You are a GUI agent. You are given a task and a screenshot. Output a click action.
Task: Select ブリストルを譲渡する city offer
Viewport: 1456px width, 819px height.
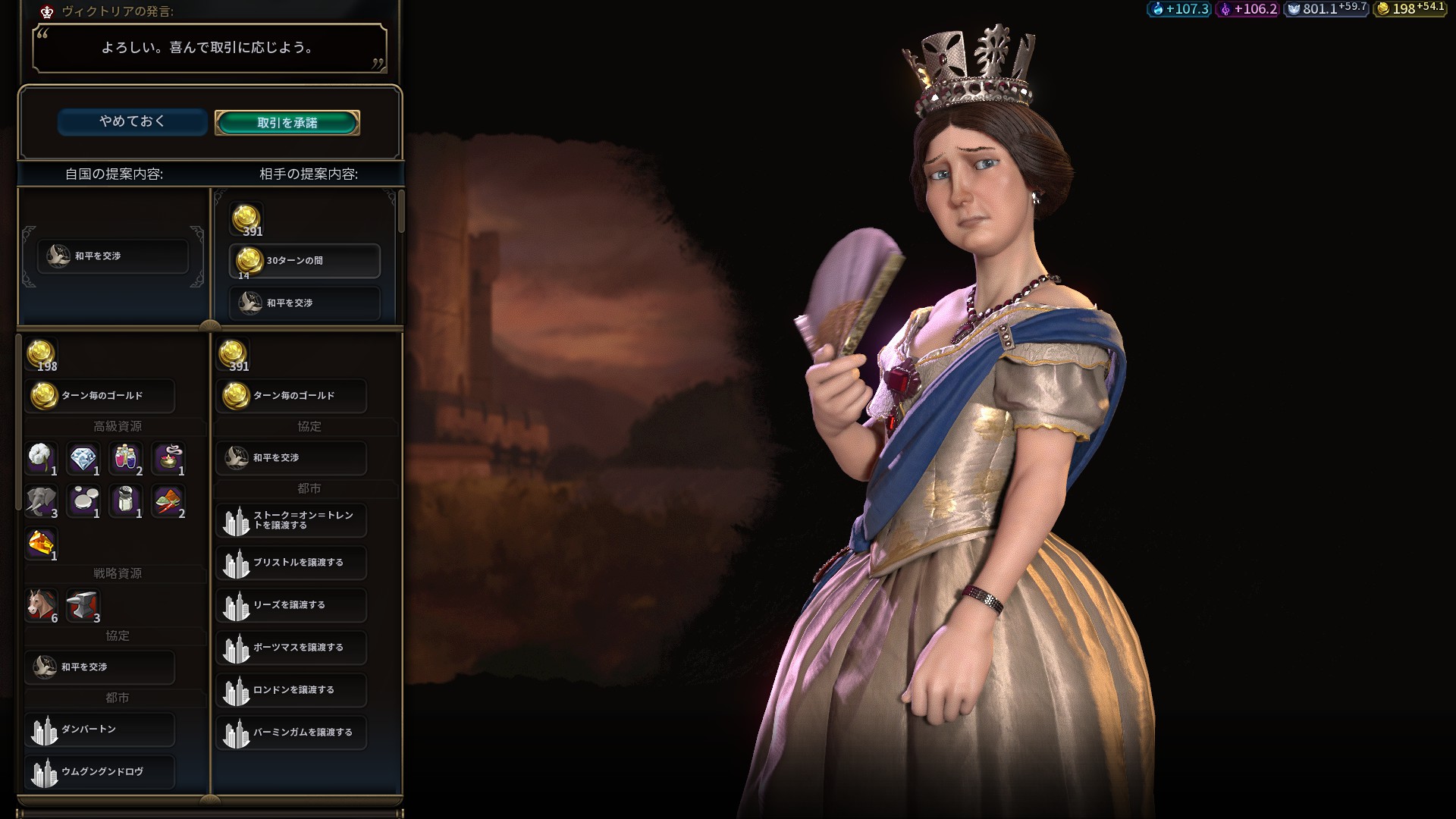tap(291, 563)
